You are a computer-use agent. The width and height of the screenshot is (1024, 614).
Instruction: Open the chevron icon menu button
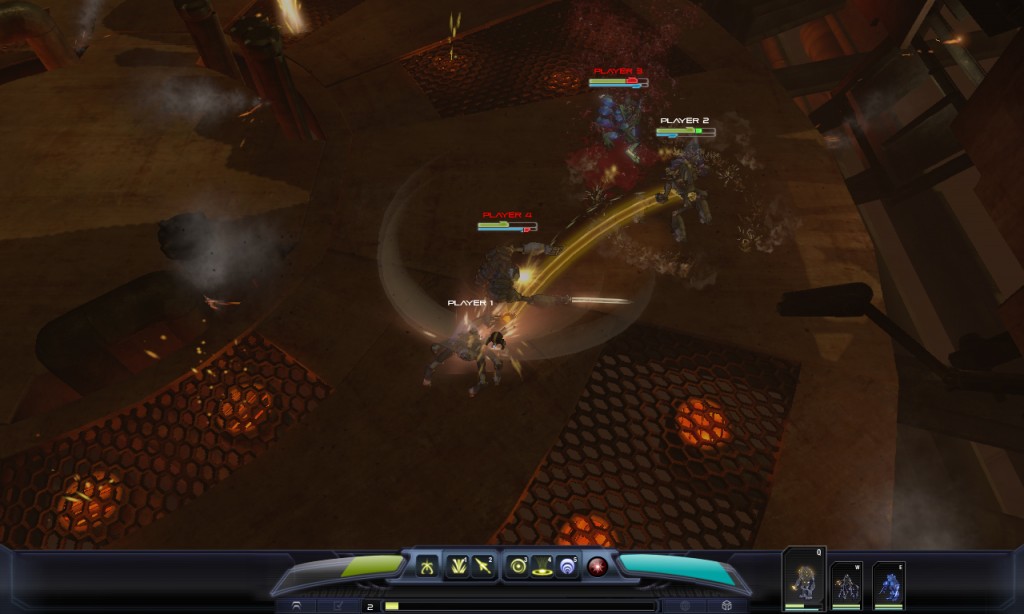point(297,606)
